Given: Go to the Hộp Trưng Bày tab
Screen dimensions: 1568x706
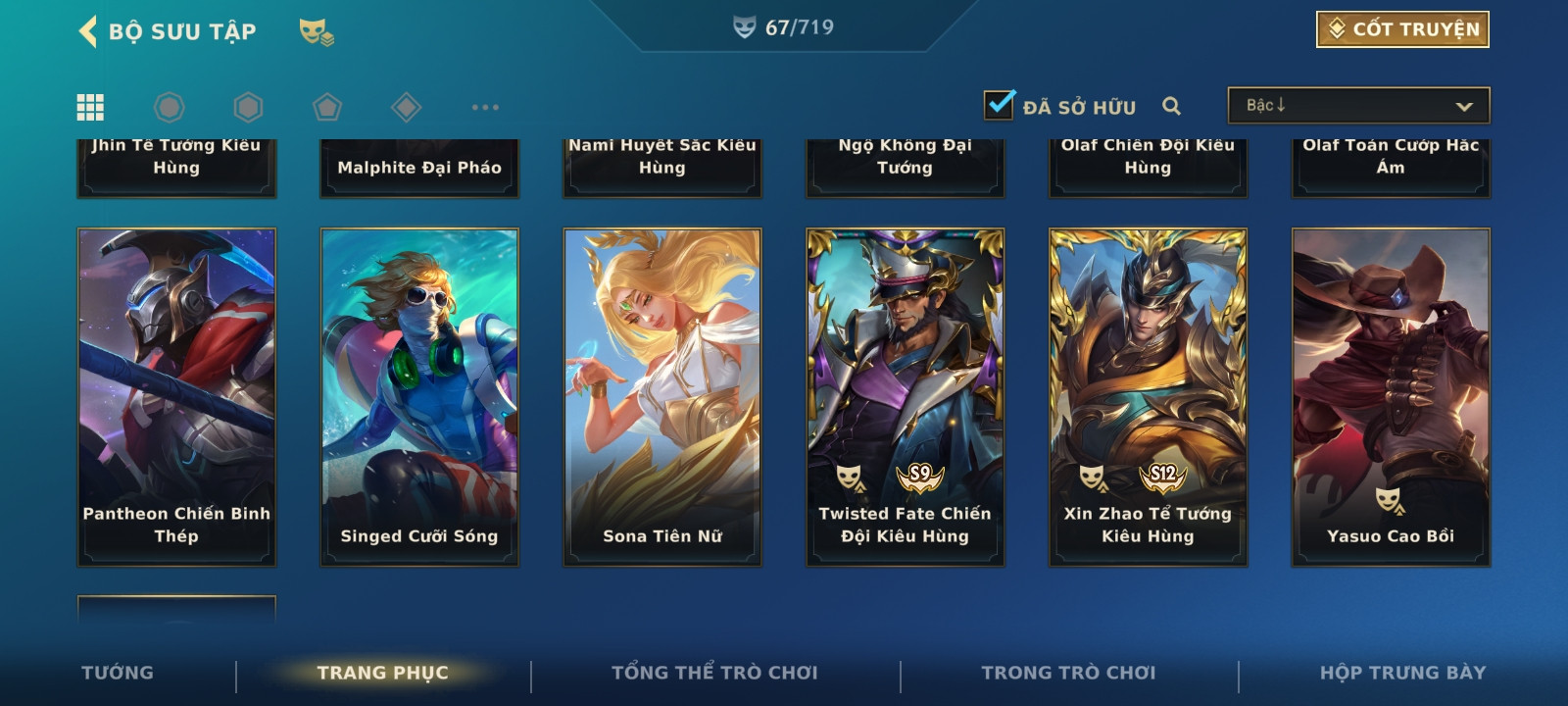Looking at the screenshot, I should point(1402,673).
